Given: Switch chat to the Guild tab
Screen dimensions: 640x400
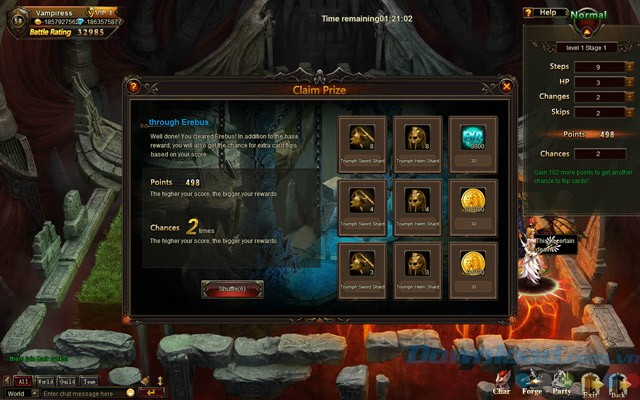Looking at the screenshot, I should pyautogui.click(x=68, y=381).
